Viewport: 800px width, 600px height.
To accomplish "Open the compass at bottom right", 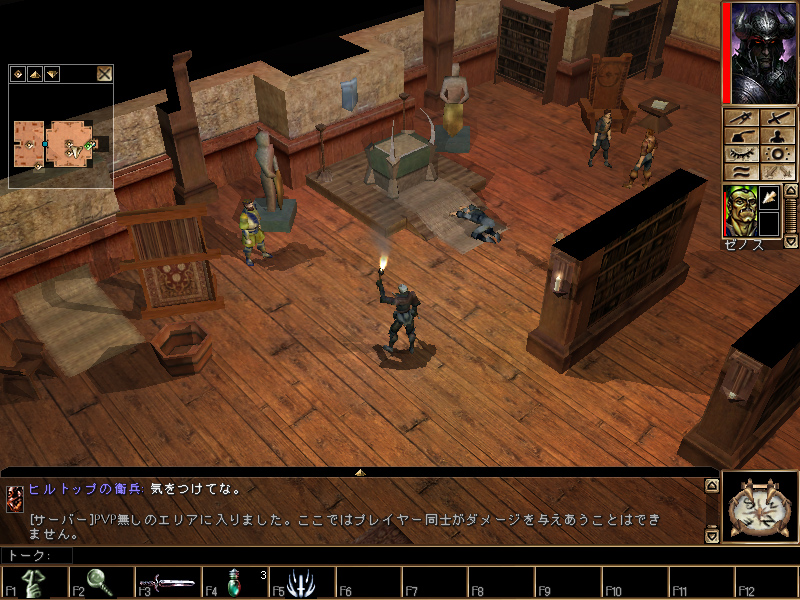I will click(x=760, y=508).
